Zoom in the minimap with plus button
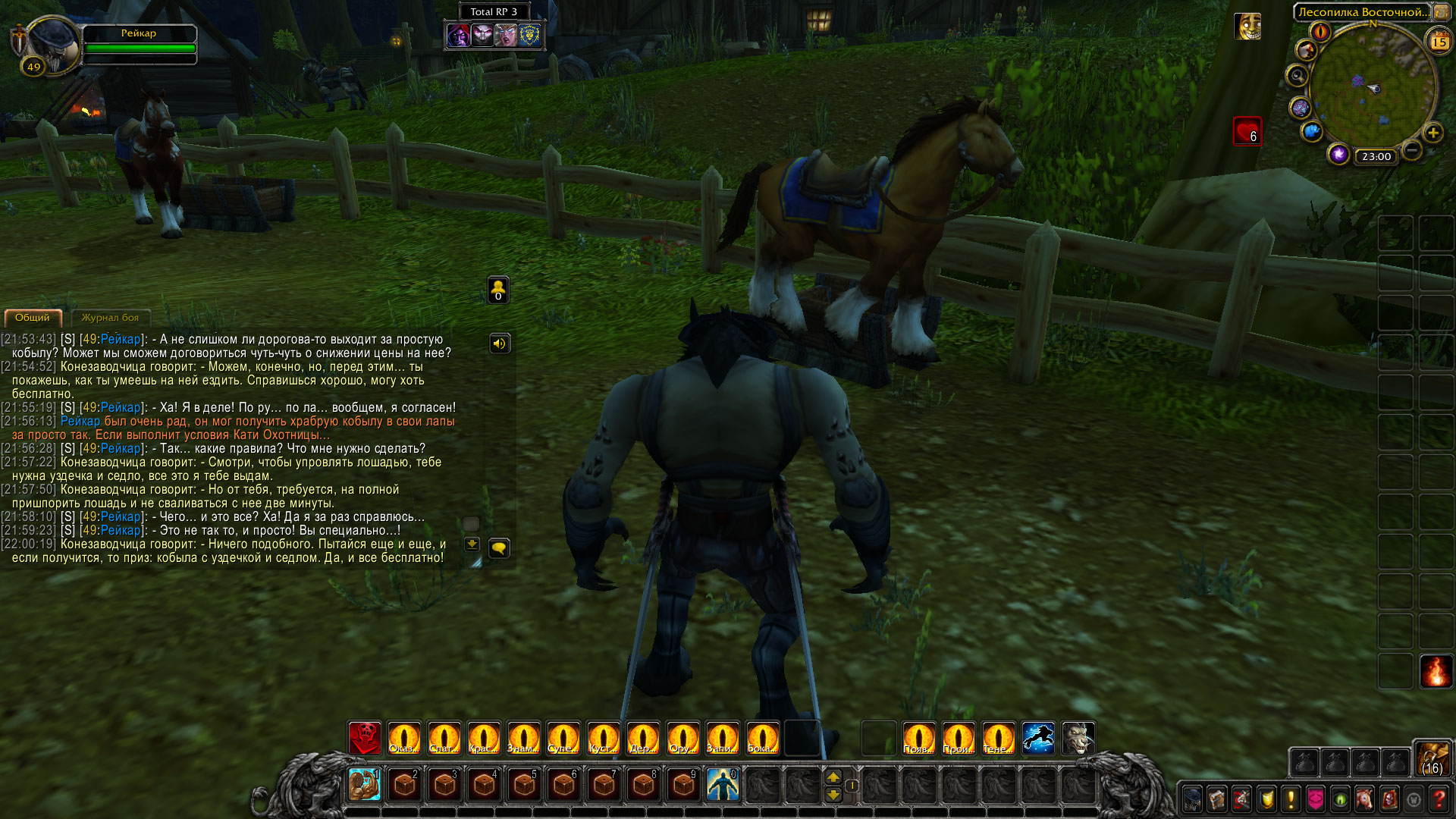1456x819 pixels. click(1432, 133)
